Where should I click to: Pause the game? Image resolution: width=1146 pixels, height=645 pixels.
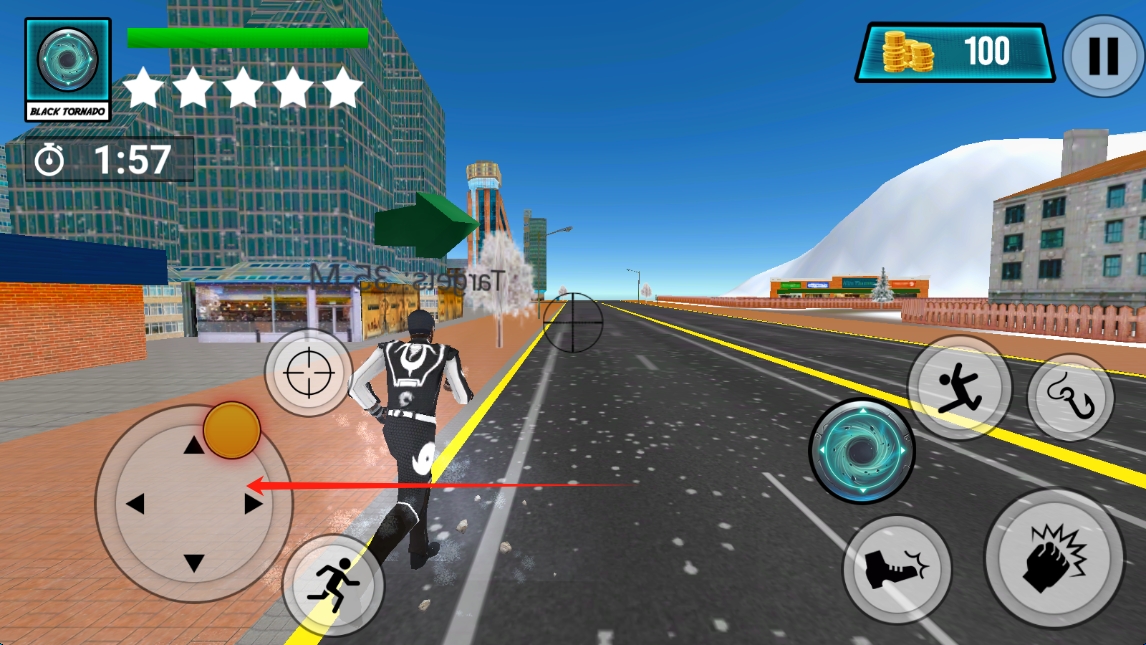click(1103, 55)
